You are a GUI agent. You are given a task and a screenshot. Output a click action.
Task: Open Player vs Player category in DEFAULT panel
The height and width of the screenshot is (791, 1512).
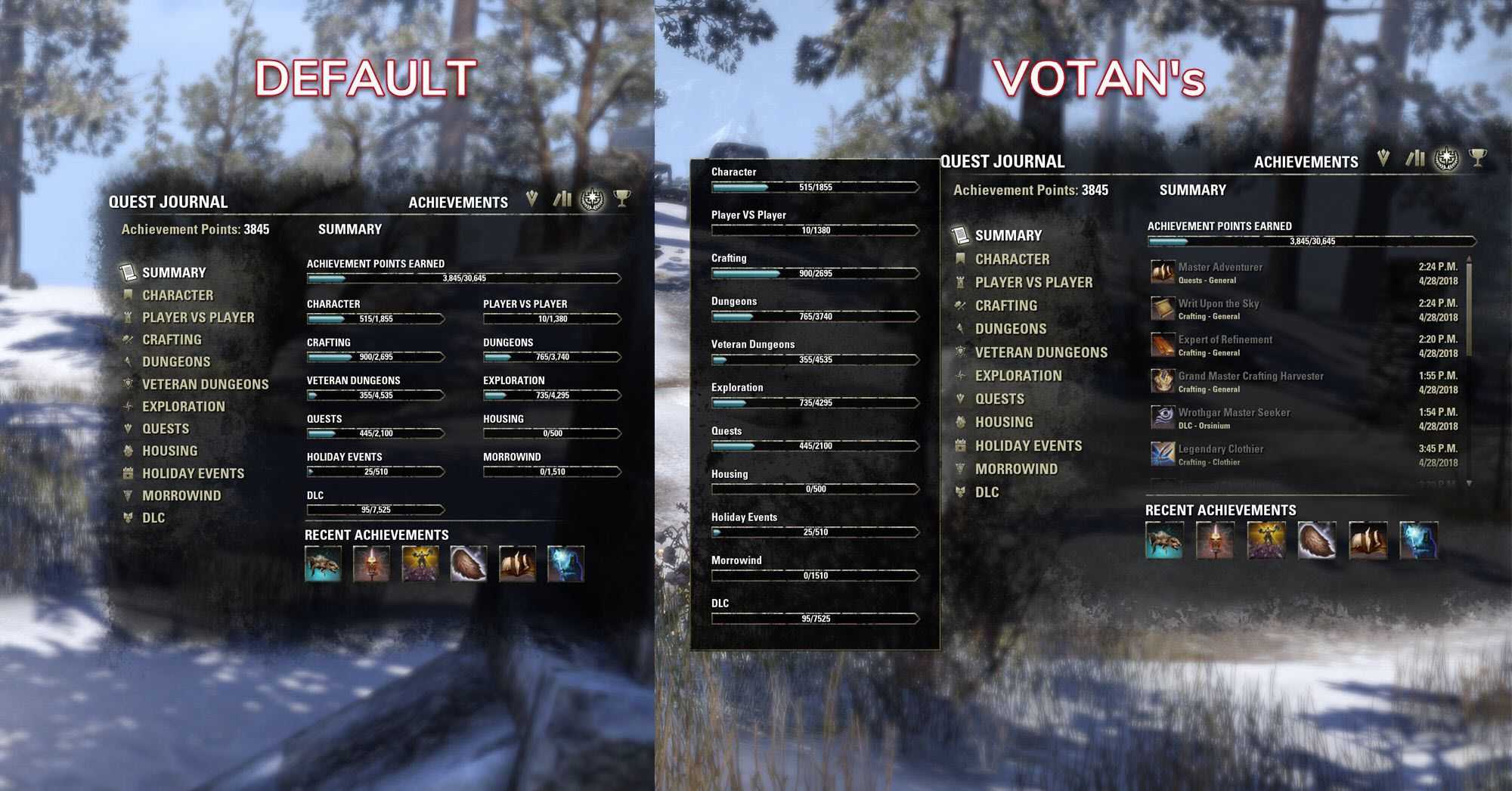[x=198, y=318]
